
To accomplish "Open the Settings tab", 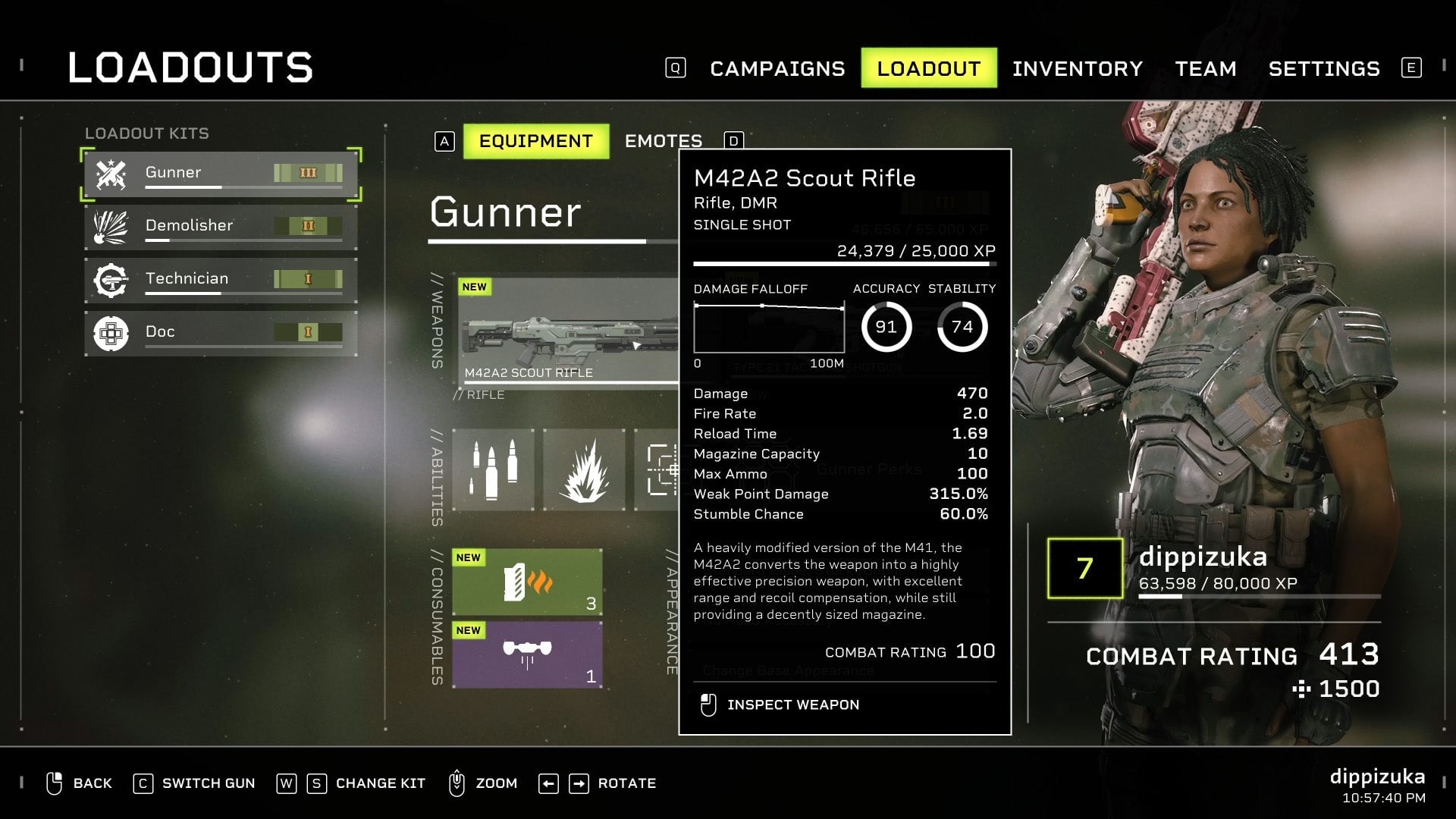I will 1323,69.
